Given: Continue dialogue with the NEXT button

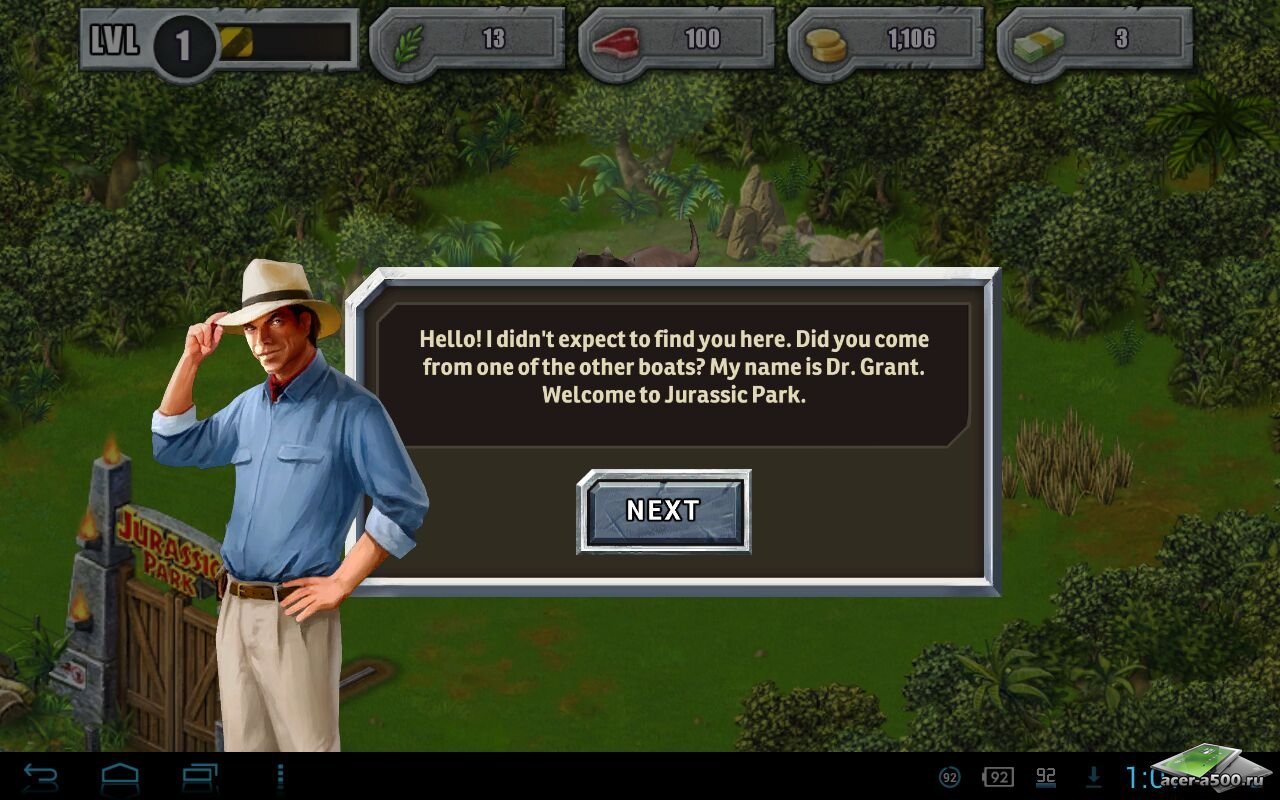Looking at the screenshot, I should [663, 511].
